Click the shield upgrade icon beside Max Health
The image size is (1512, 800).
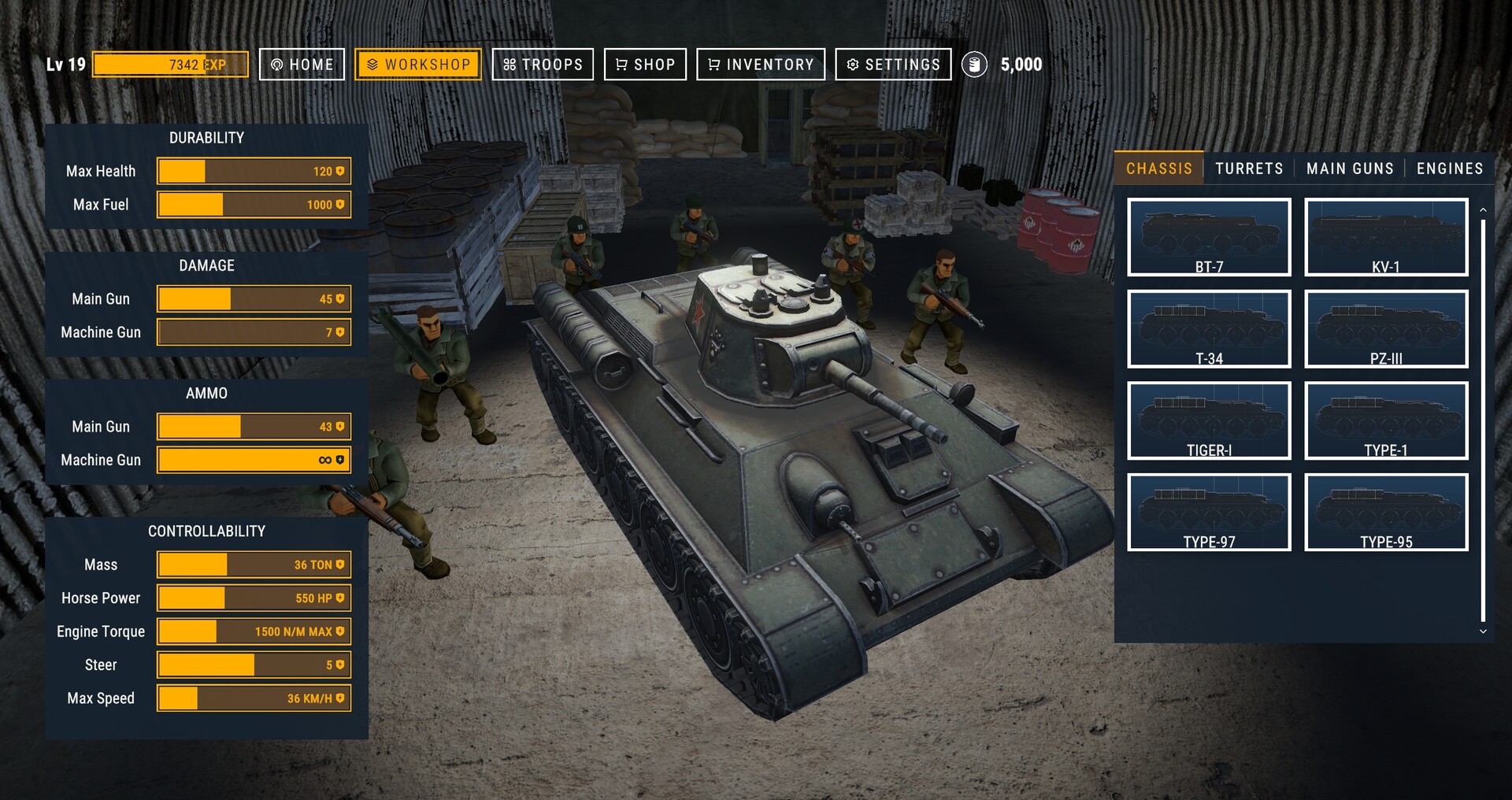pos(339,170)
